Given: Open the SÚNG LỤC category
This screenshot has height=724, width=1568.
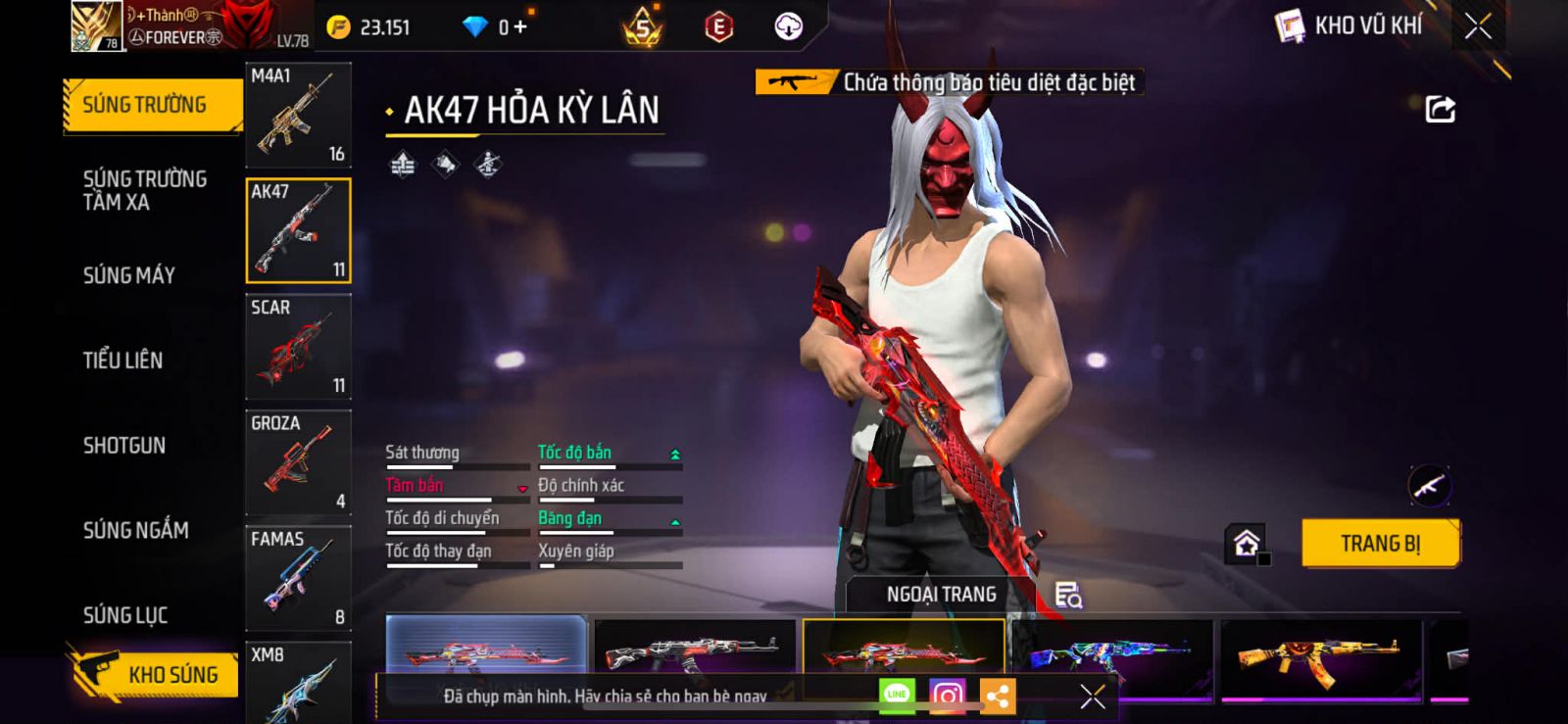Looking at the screenshot, I should coord(125,615).
